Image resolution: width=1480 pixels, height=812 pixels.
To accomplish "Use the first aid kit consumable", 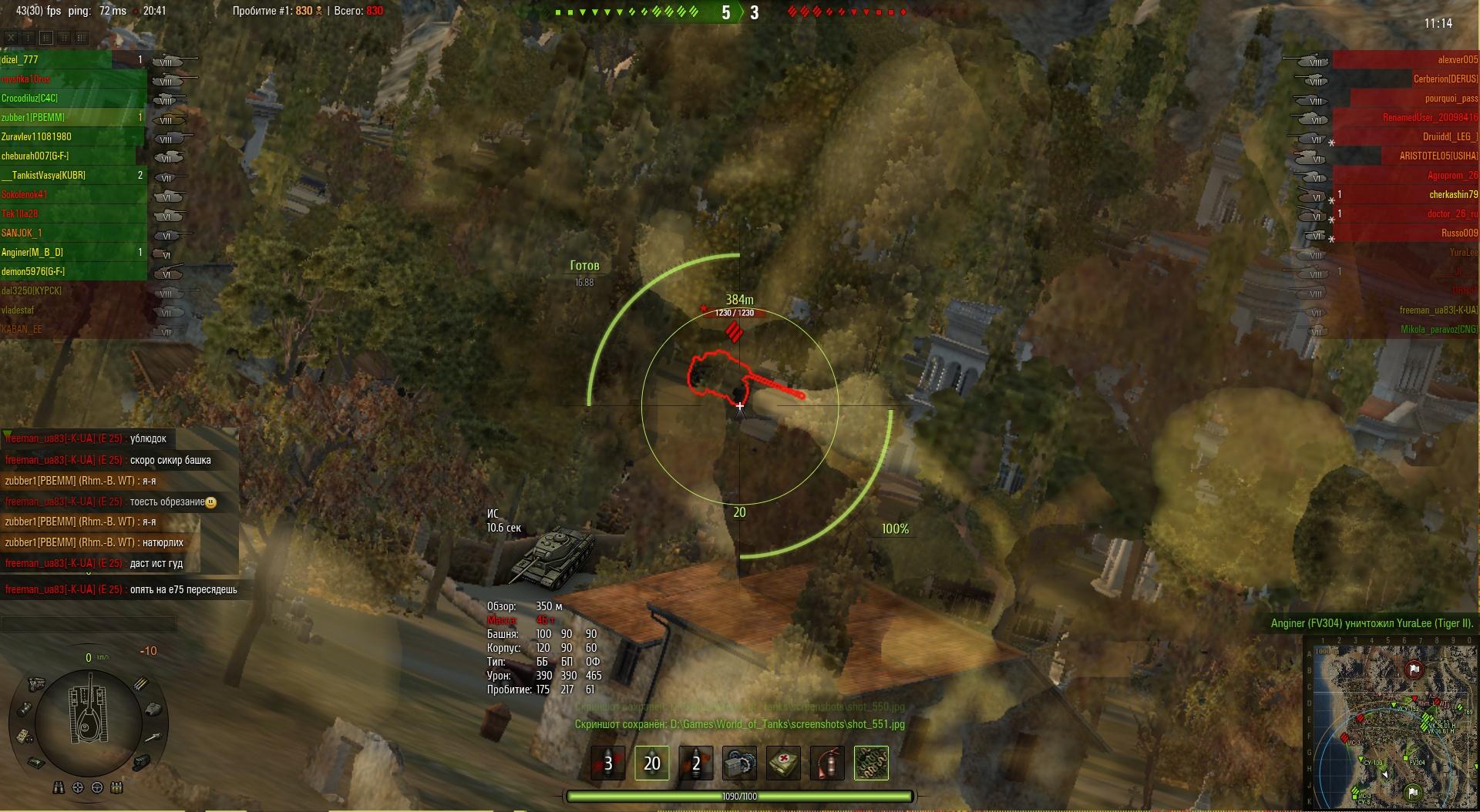I will 783,763.
